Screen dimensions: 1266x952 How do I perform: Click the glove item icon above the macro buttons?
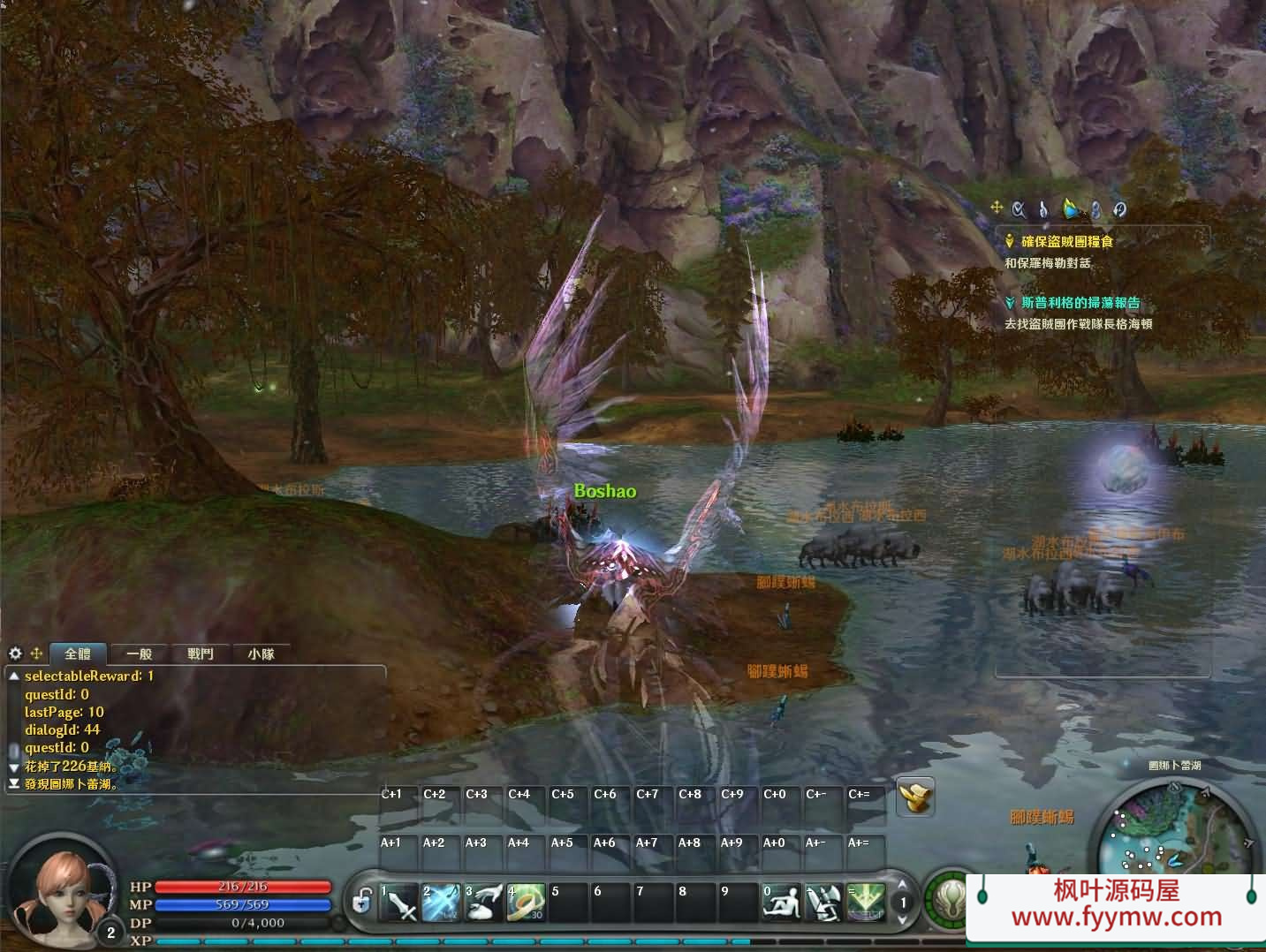[915, 796]
